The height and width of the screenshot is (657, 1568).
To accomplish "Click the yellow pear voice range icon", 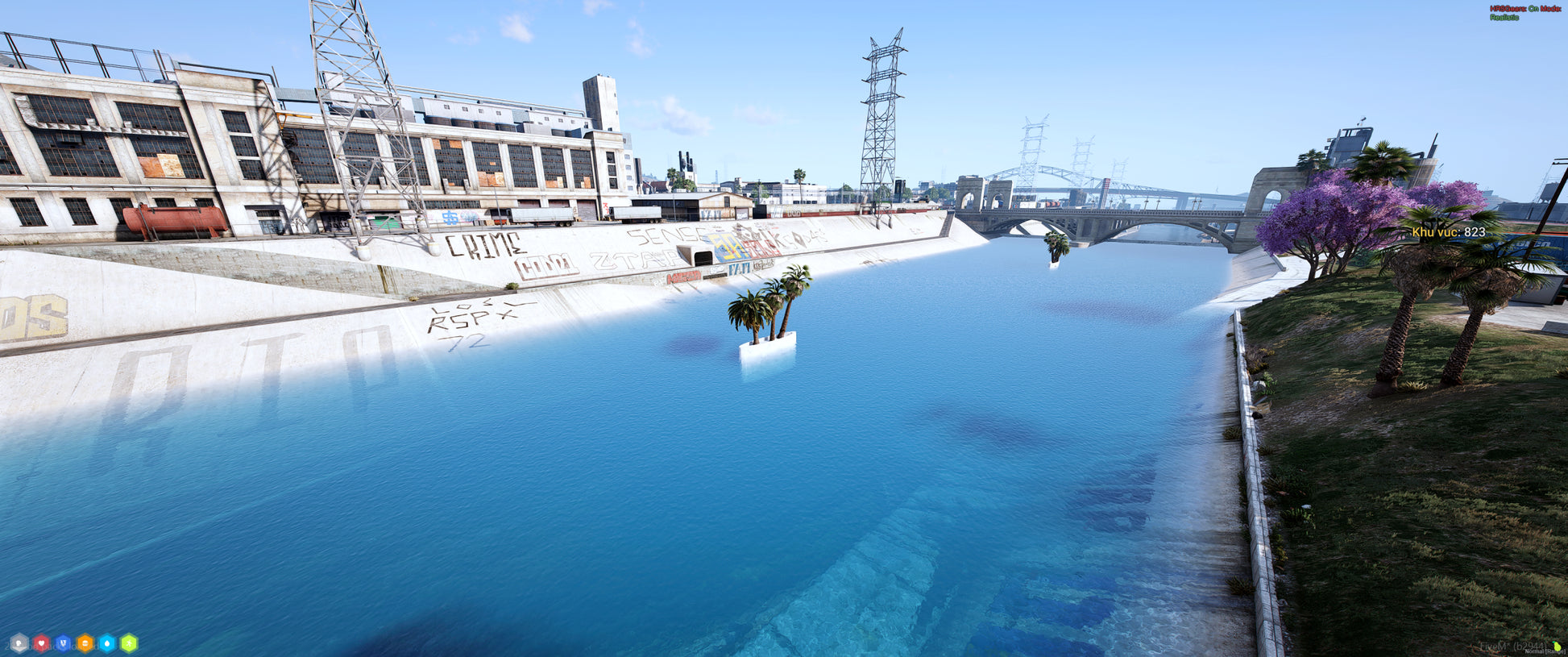I will click(1558, 647).
